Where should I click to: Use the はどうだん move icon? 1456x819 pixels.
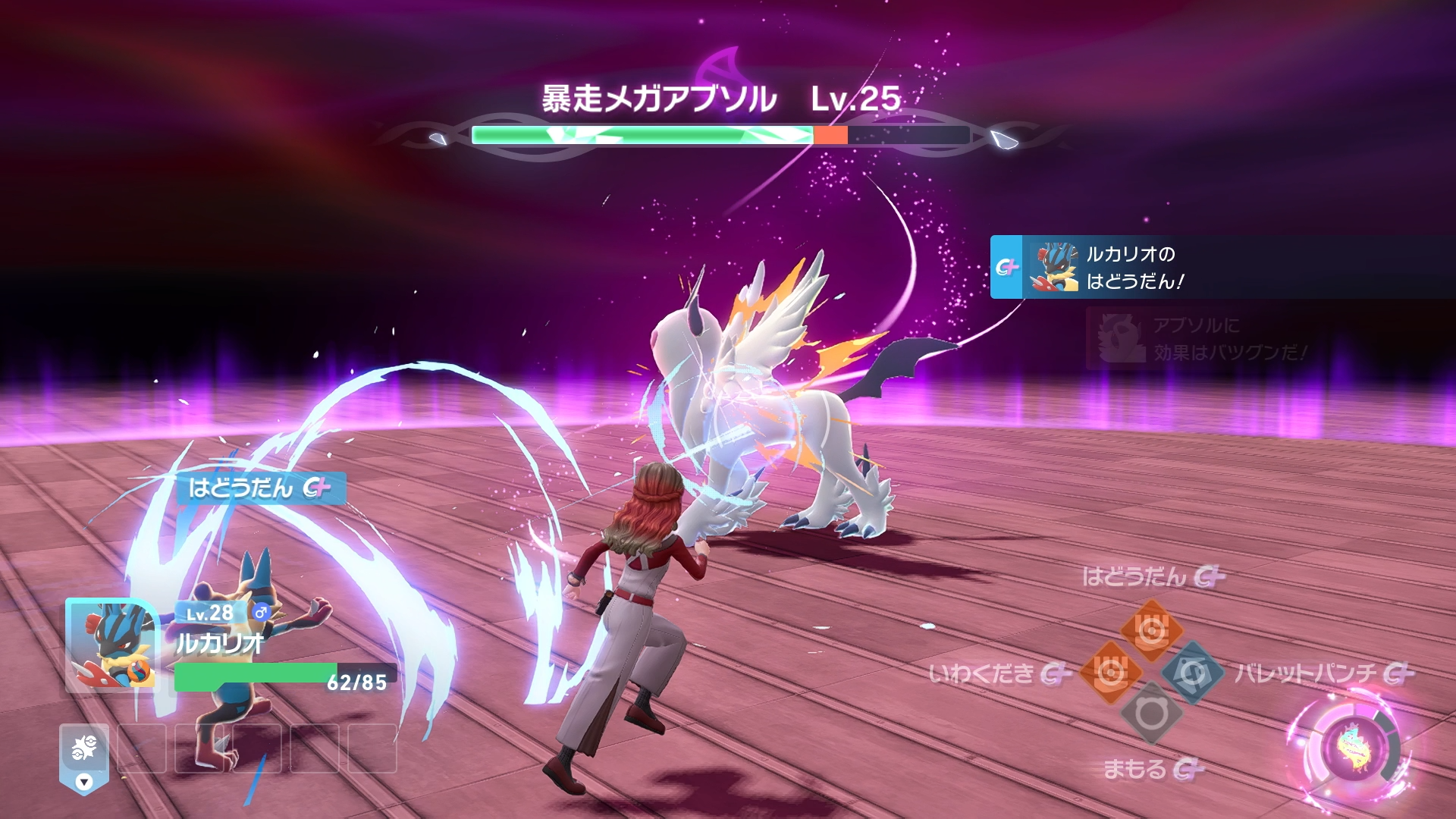(1151, 631)
